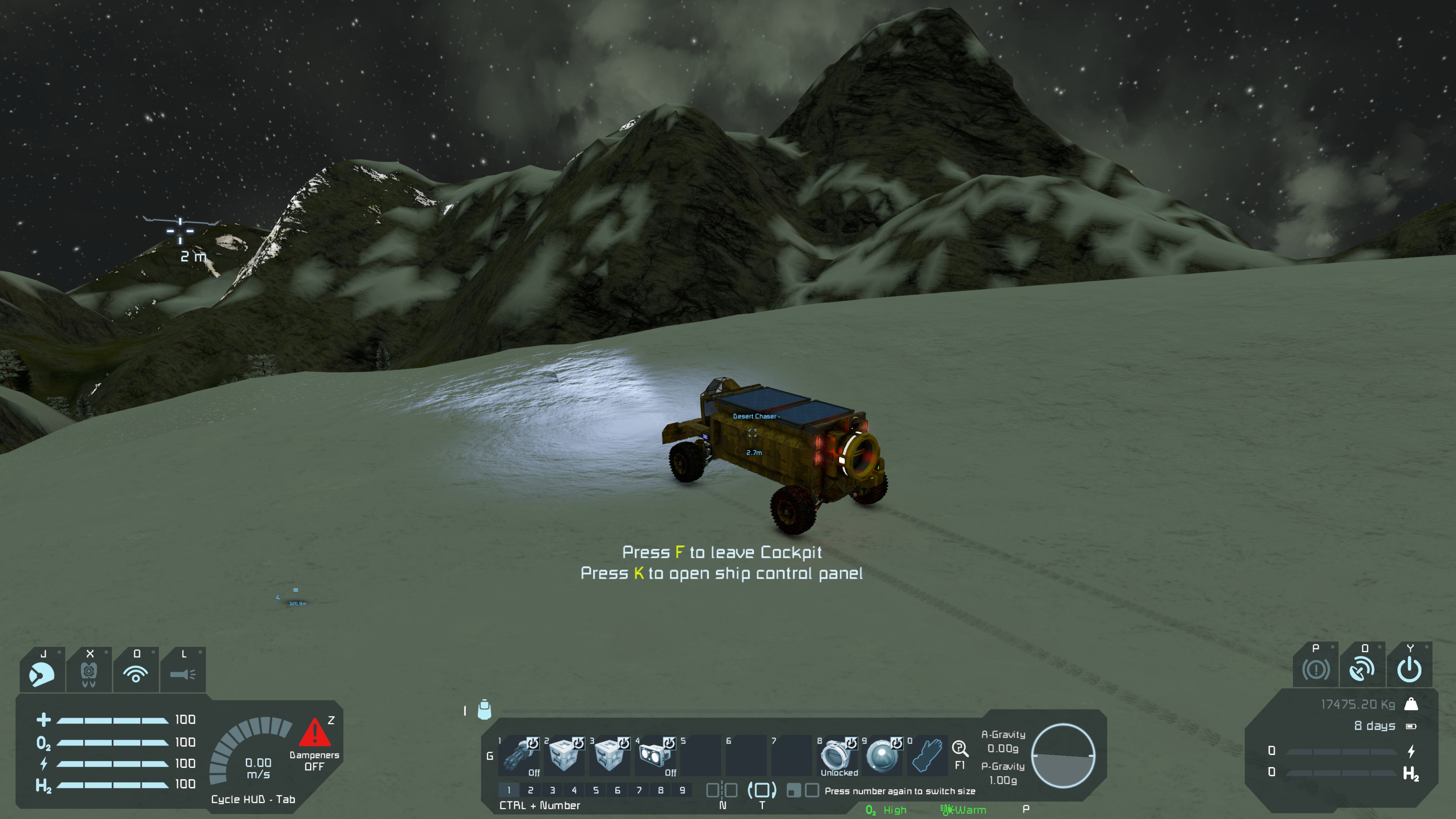The image size is (1456, 819).
Task: Switch to toolbar page 9
Action: point(682,789)
